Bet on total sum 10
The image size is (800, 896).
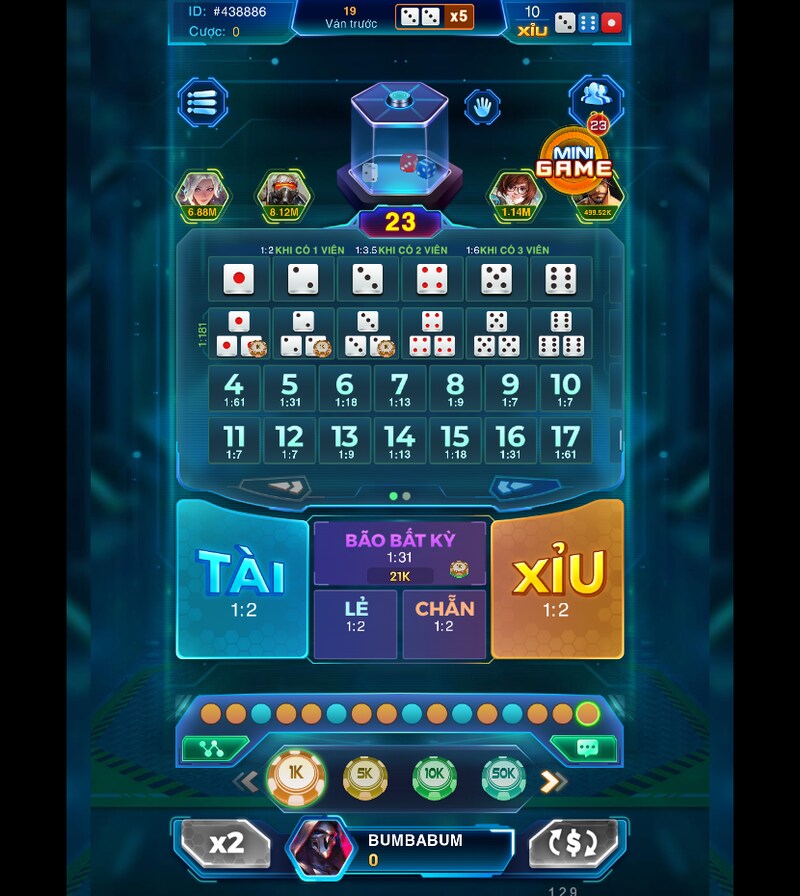[x=566, y=389]
